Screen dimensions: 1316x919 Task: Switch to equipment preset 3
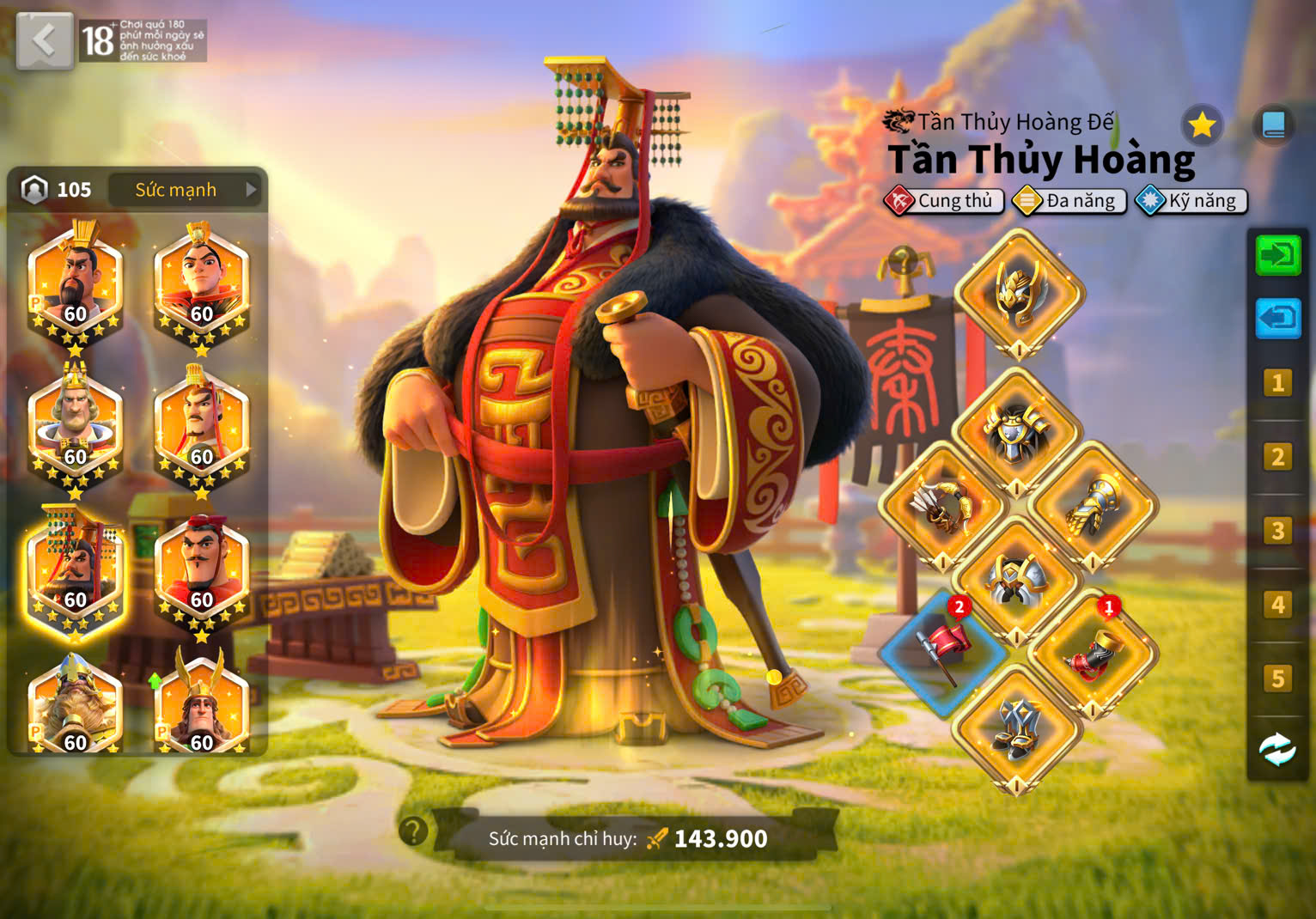(x=1277, y=531)
